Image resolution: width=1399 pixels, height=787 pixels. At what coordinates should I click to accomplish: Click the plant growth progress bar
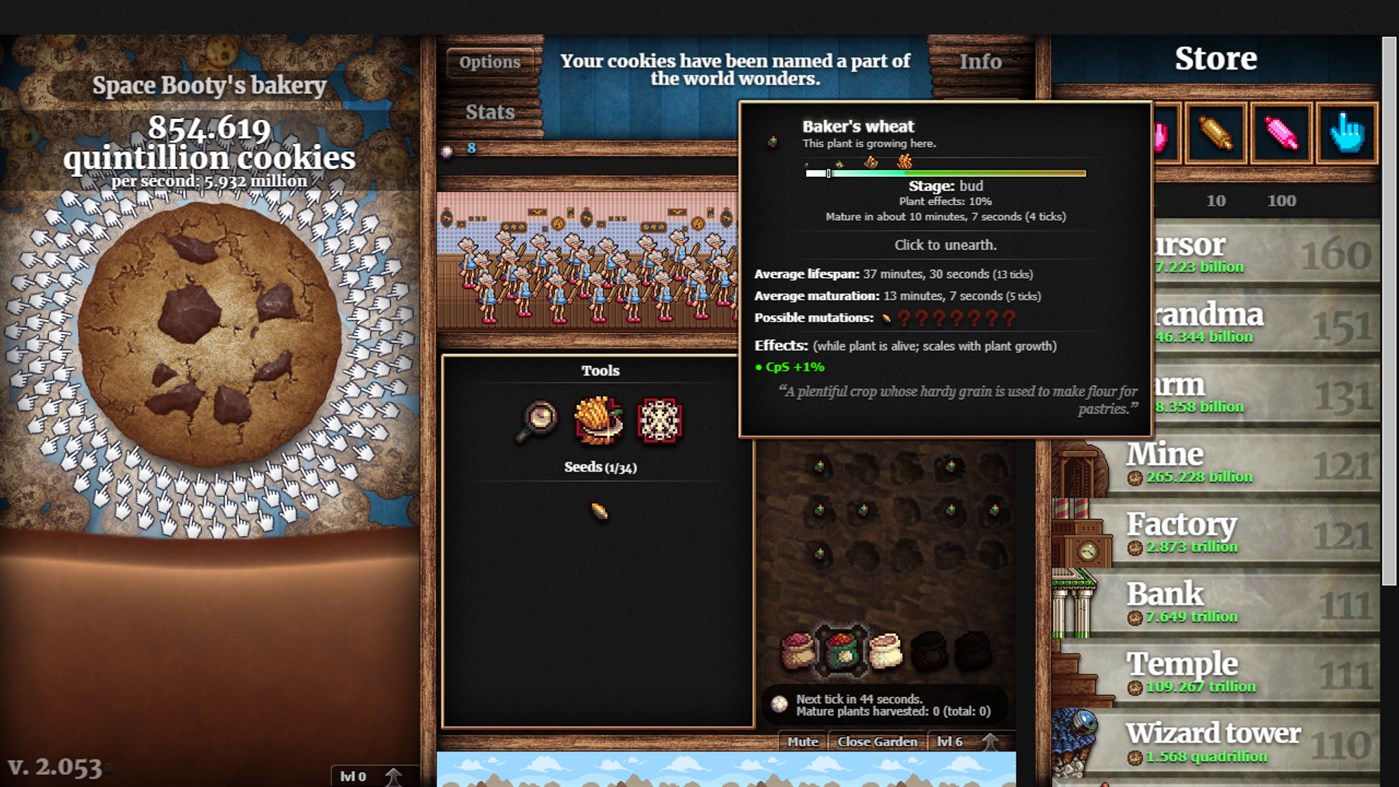coord(944,172)
